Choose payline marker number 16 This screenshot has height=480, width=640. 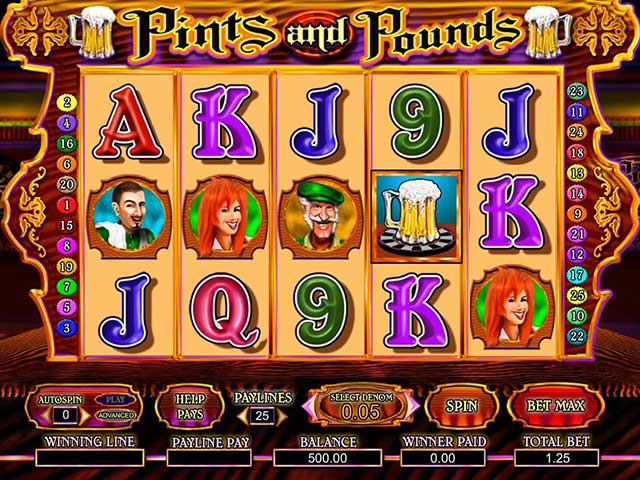pyautogui.click(x=68, y=143)
